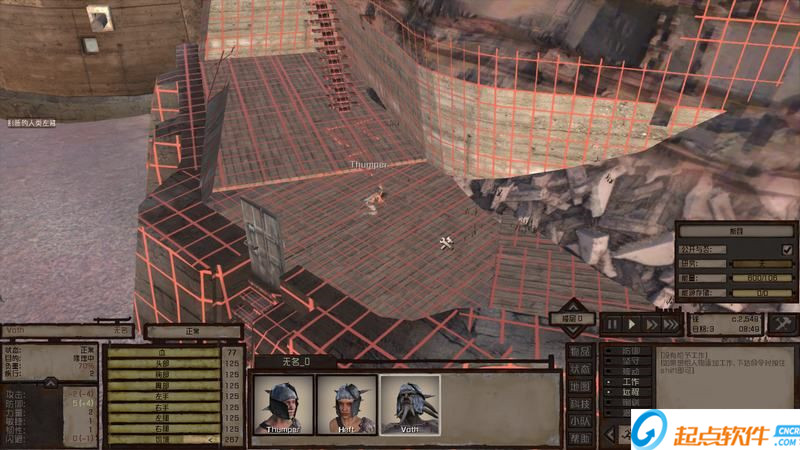Toggle the 工作 (jobs) order

pos(630,381)
